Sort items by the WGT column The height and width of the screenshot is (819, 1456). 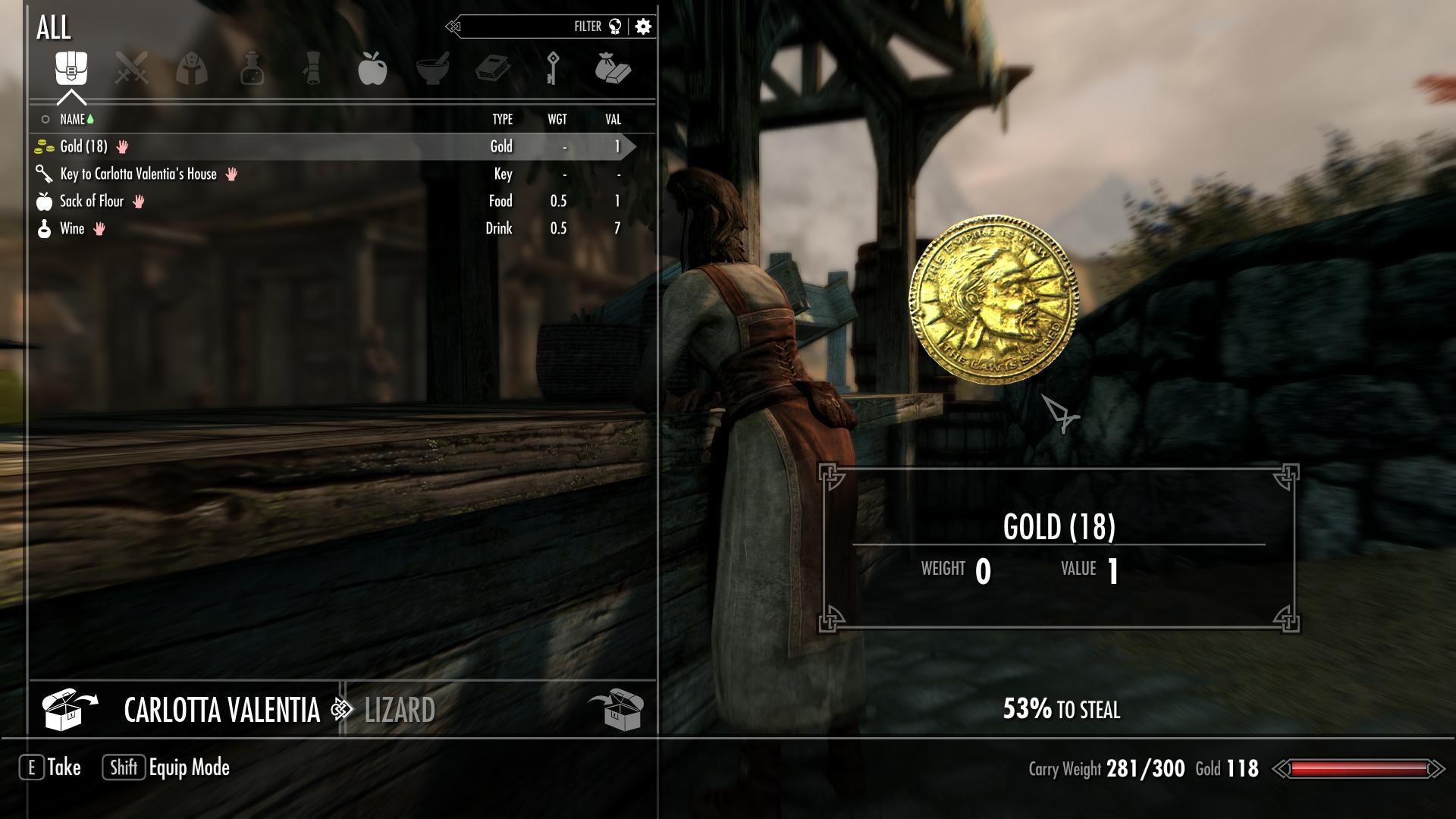pos(558,119)
